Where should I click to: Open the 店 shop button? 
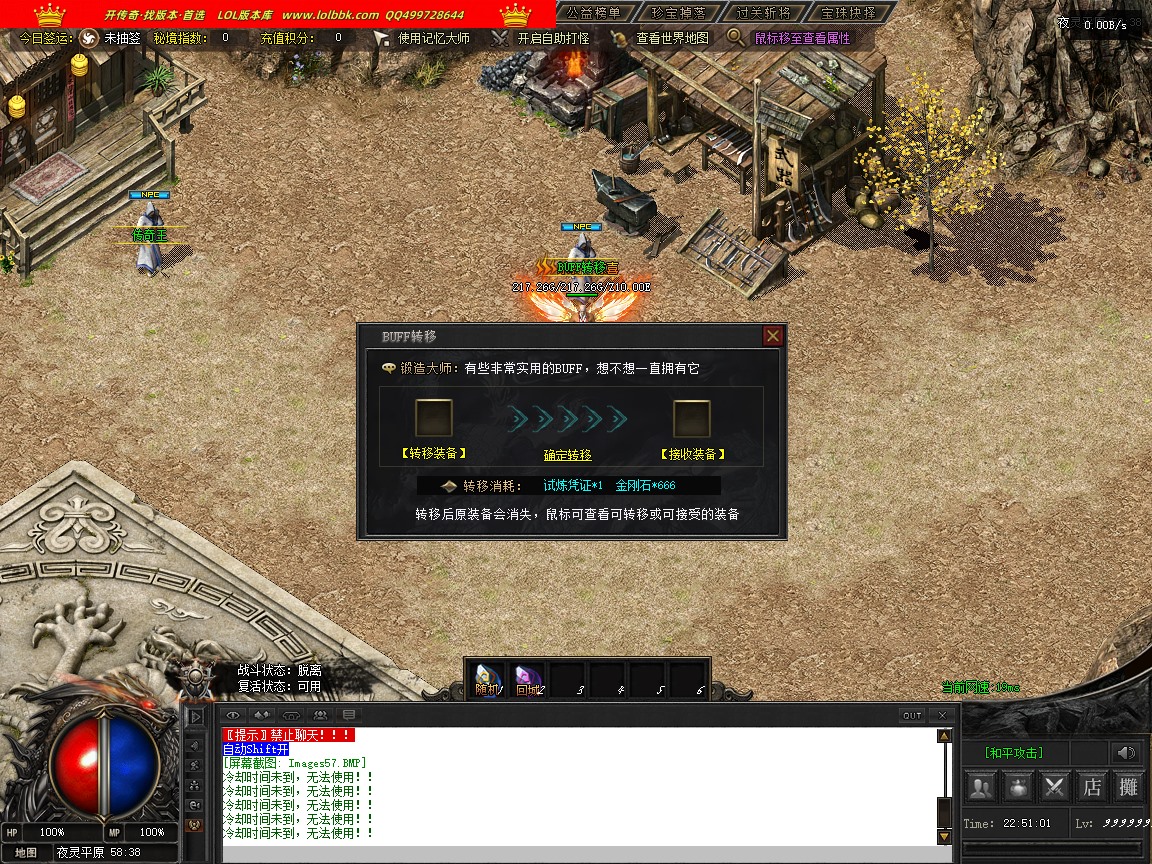point(1091,787)
